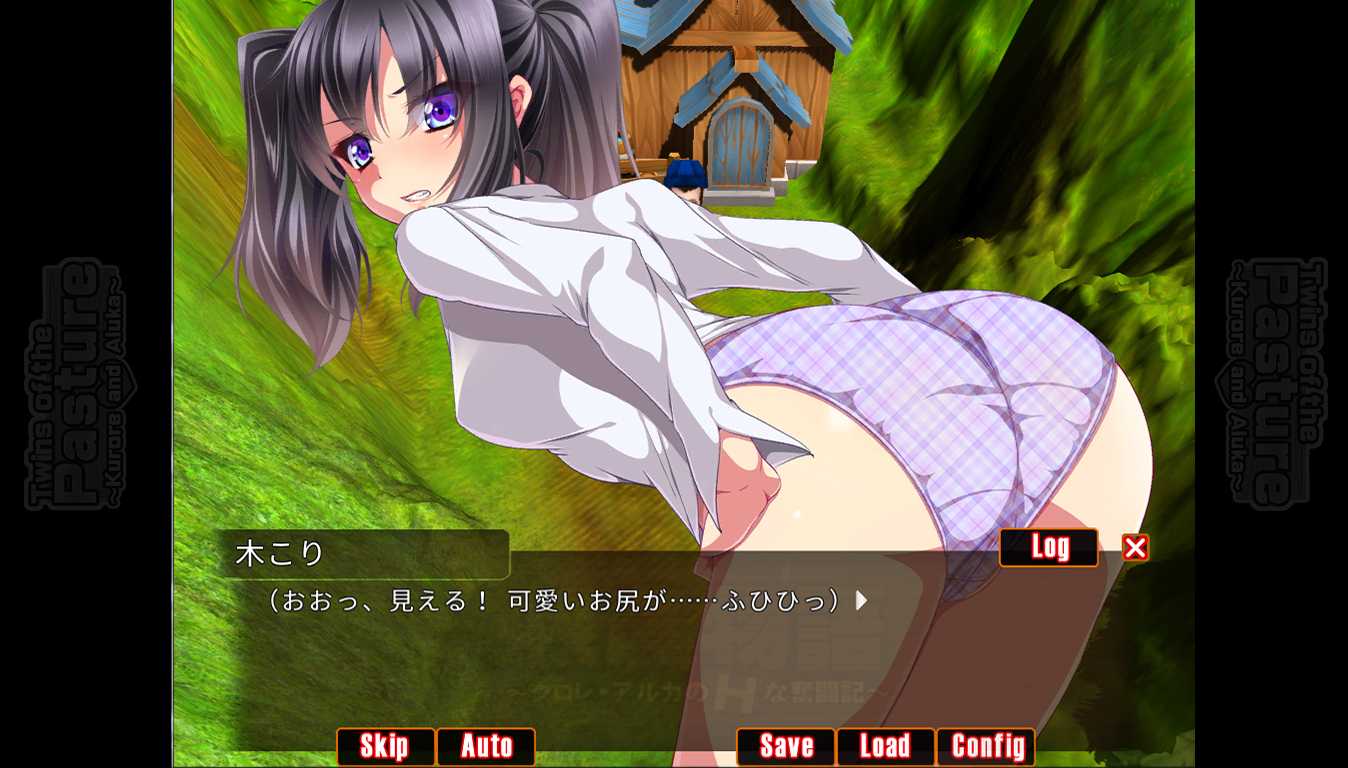Open the dialogue Log
This screenshot has width=1348, height=768.
coord(1048,547)
